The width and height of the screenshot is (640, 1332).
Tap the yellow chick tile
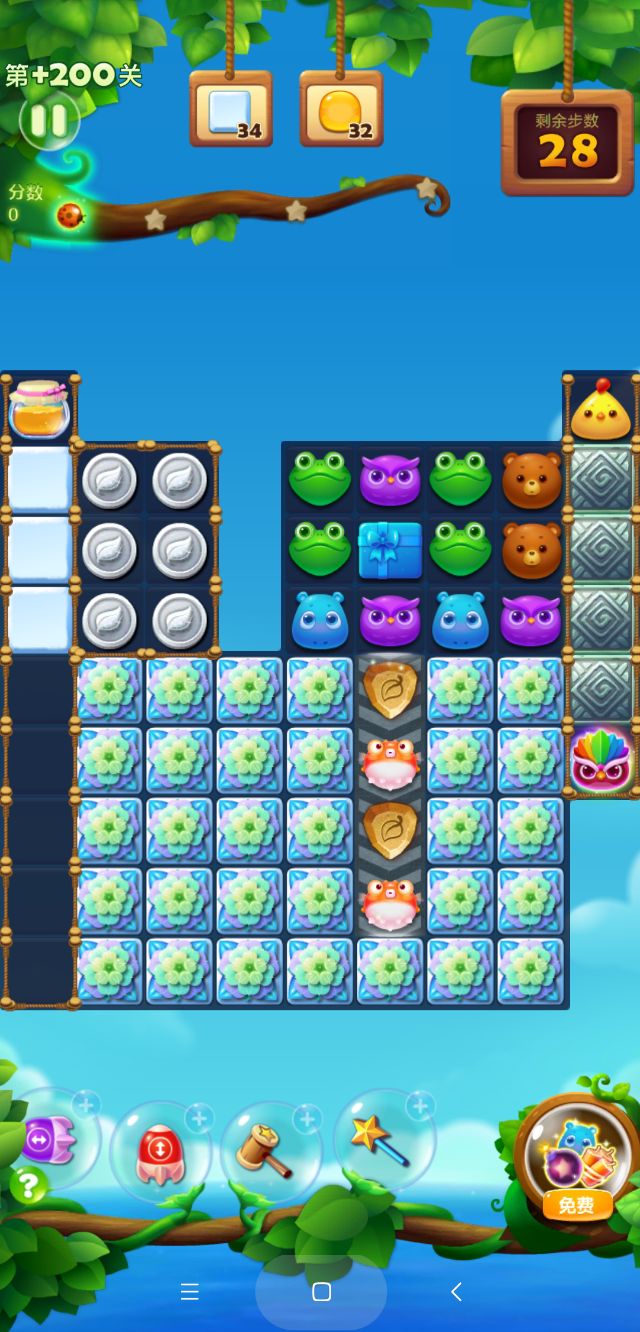coord(600,410)
